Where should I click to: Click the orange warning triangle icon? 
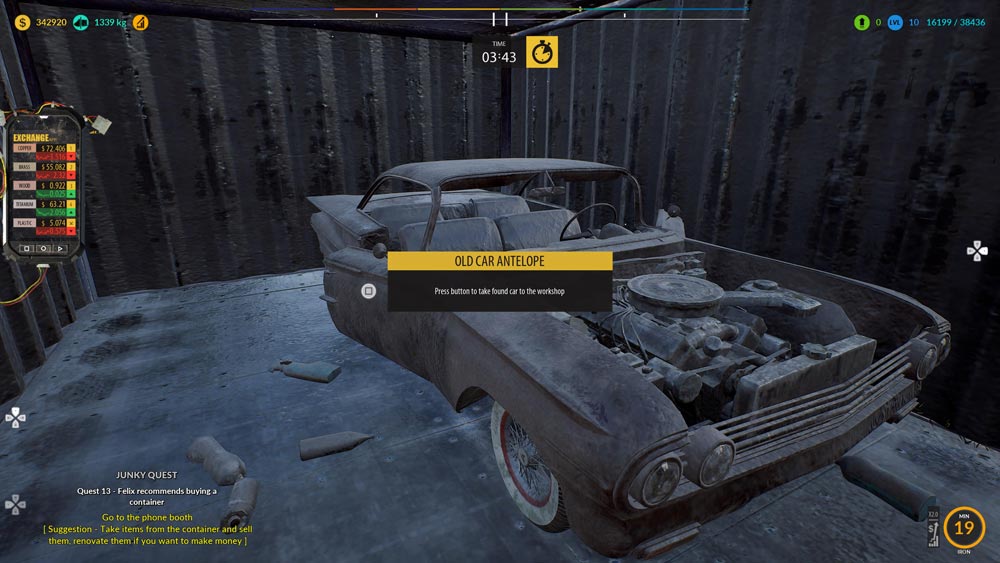click(x=140, y=22)
